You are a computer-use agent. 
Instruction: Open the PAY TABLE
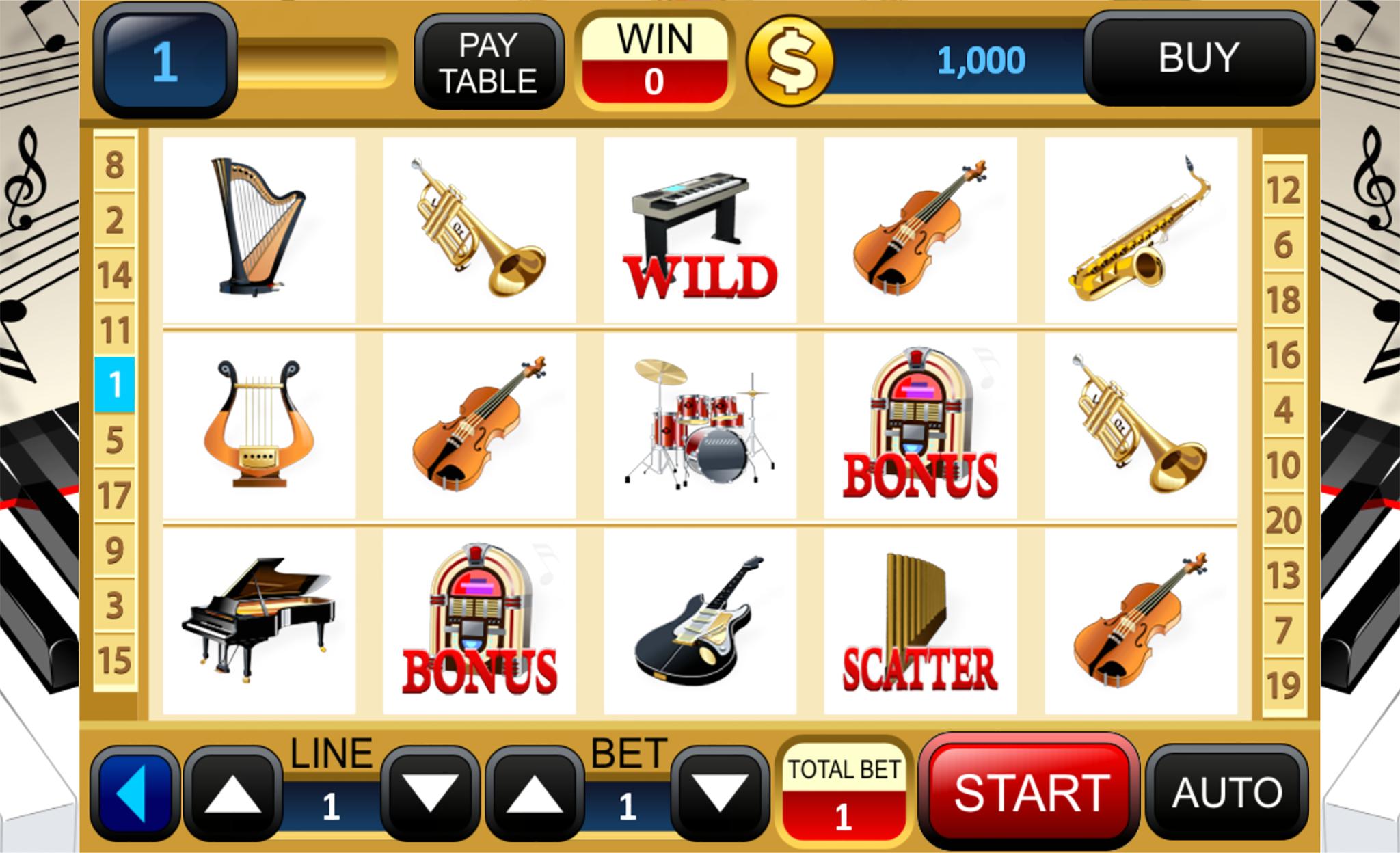click(x=489, y=60)
